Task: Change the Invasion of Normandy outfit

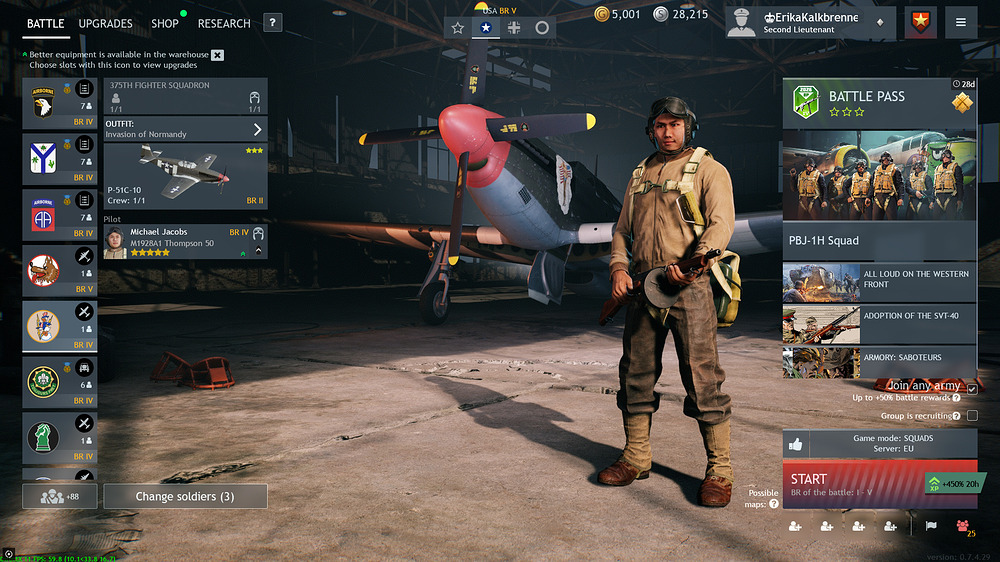Action: tap(185, 129)
